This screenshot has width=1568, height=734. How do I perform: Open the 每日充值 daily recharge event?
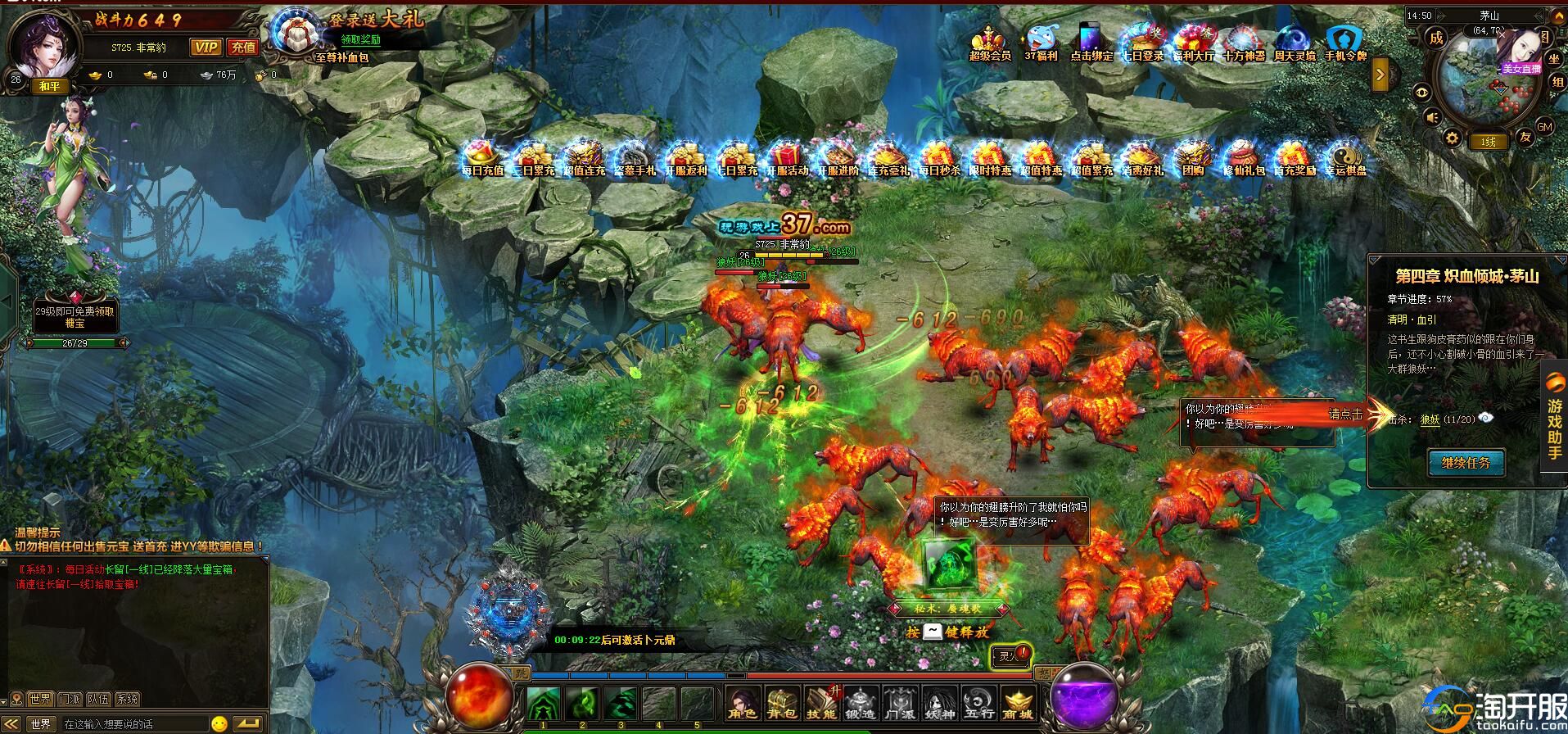pyautogui.click(x=482, y=158)
